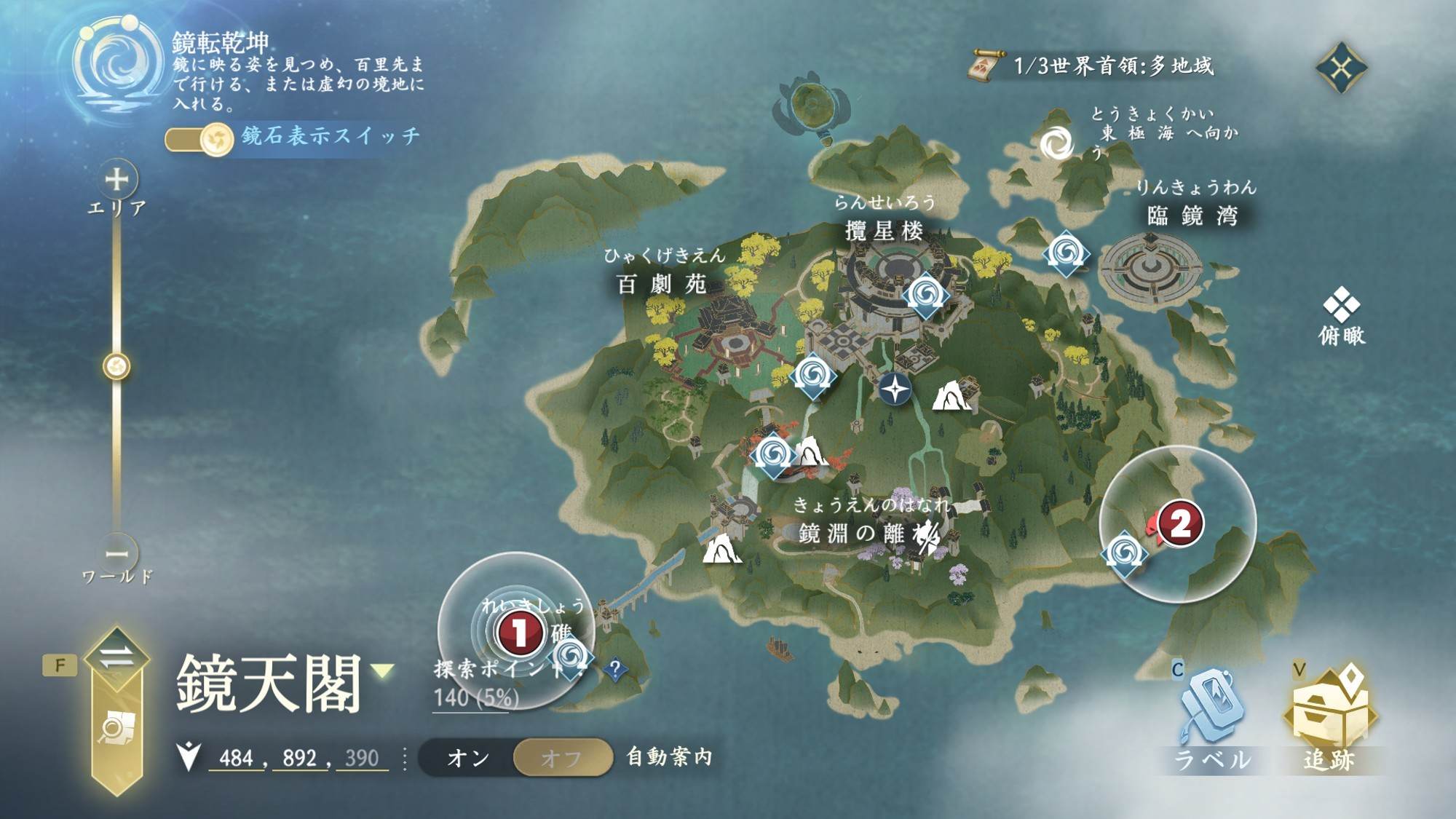This screenshot has height=819, width=1456.
Task: Close the map with the X button
Action: [1341, 68]
